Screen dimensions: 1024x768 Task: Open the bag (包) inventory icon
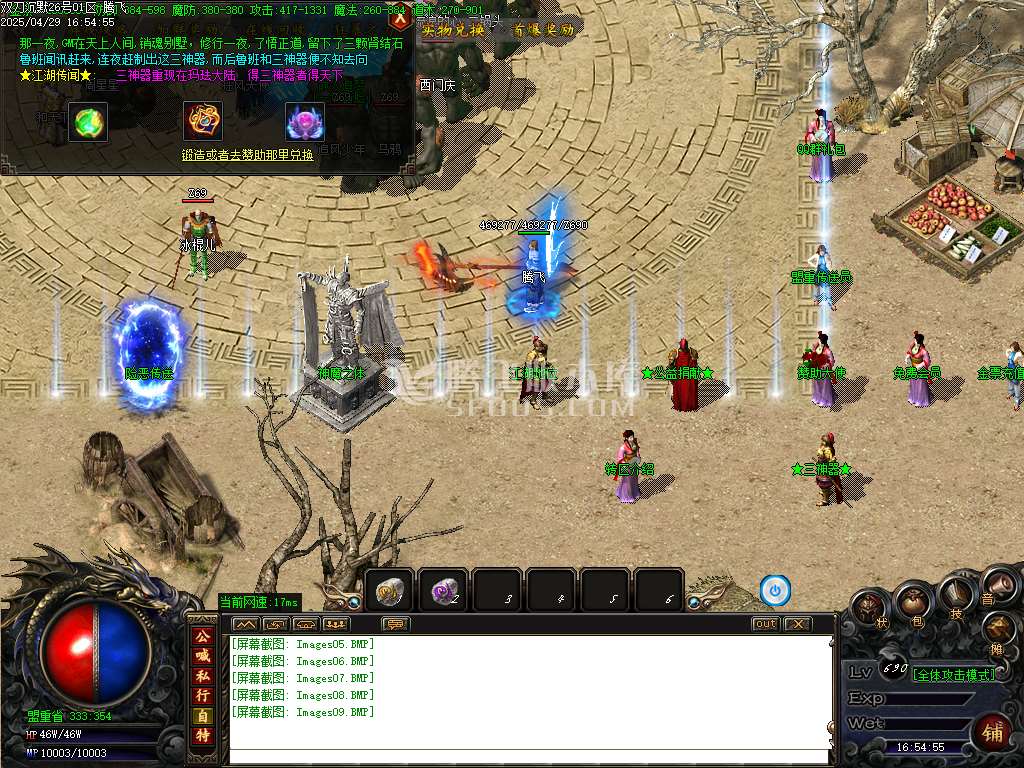coord(912,601)
